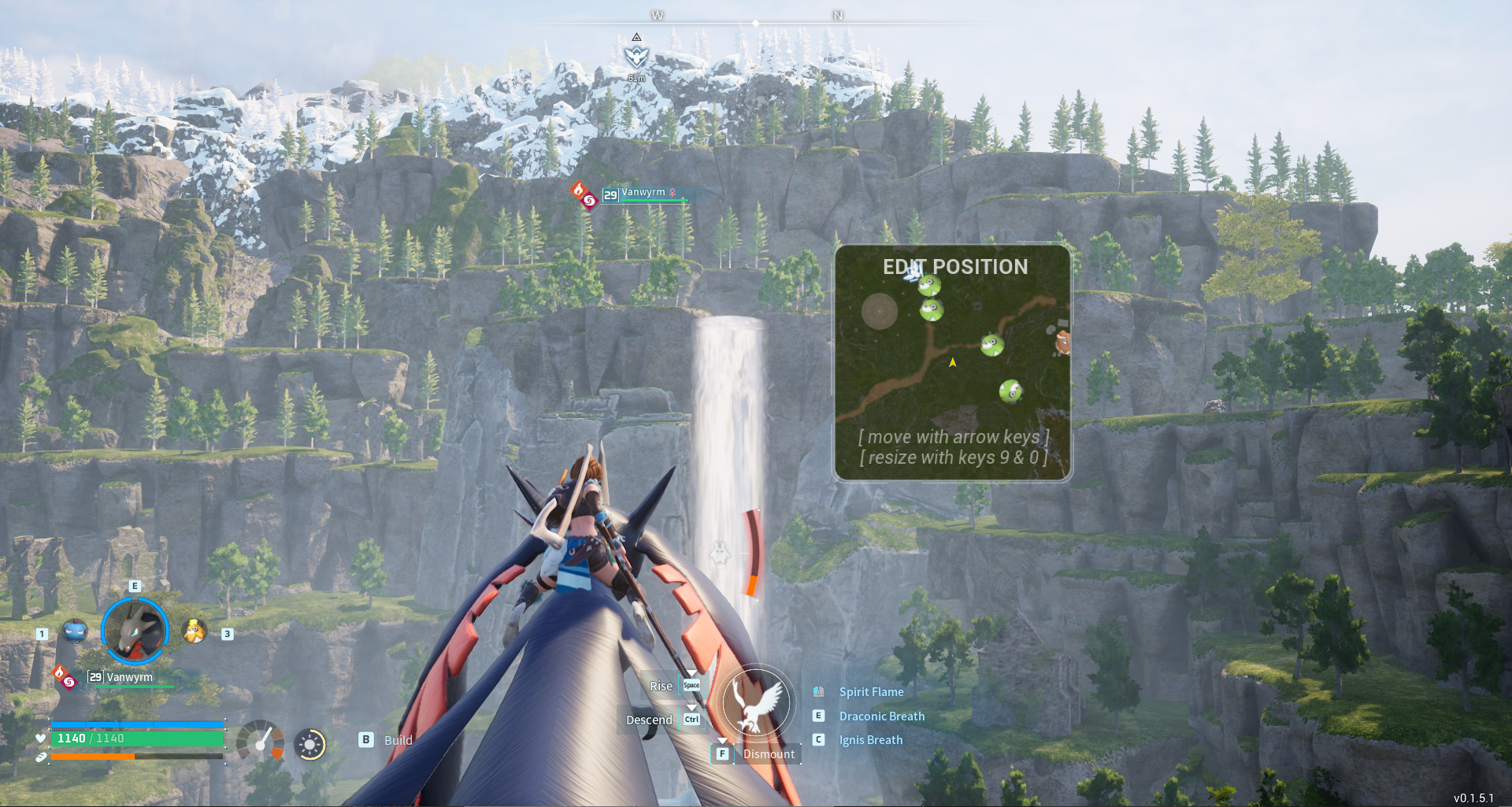This screenshot has width=1512, height=807.
Task: Select the sun day-night indicator icon
Action: point(311,743)
